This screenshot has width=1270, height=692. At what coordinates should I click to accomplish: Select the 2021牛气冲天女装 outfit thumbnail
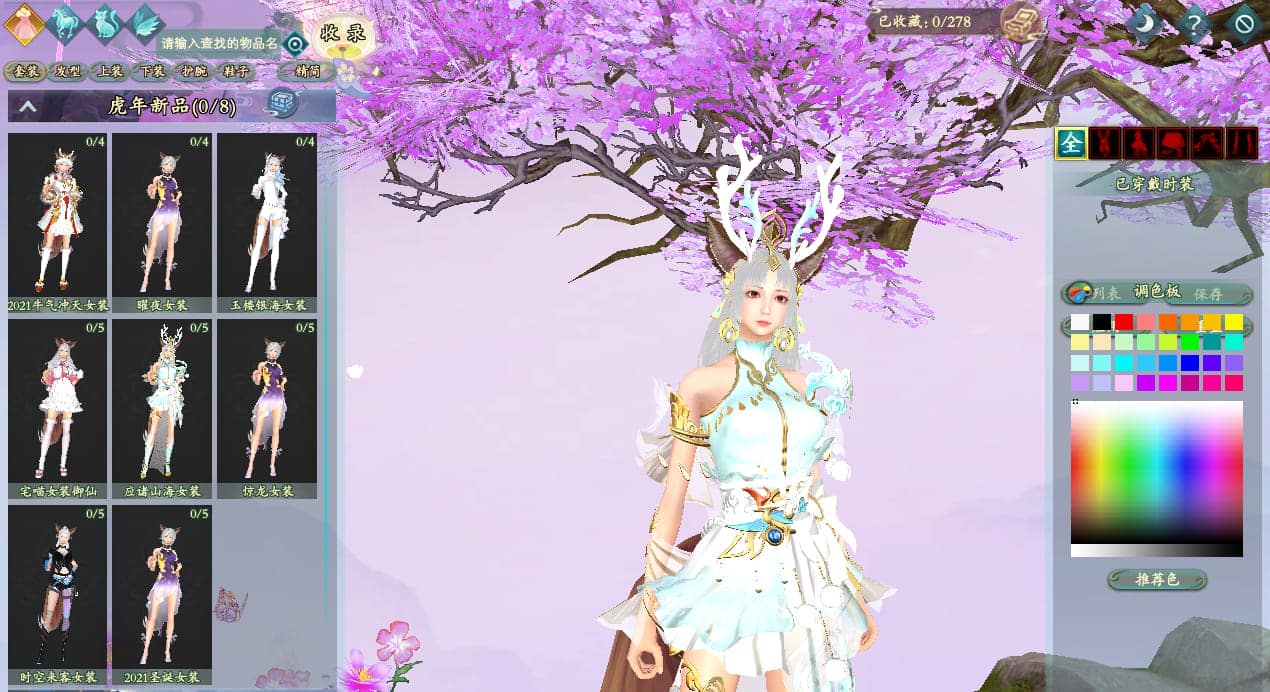point(58,214)
